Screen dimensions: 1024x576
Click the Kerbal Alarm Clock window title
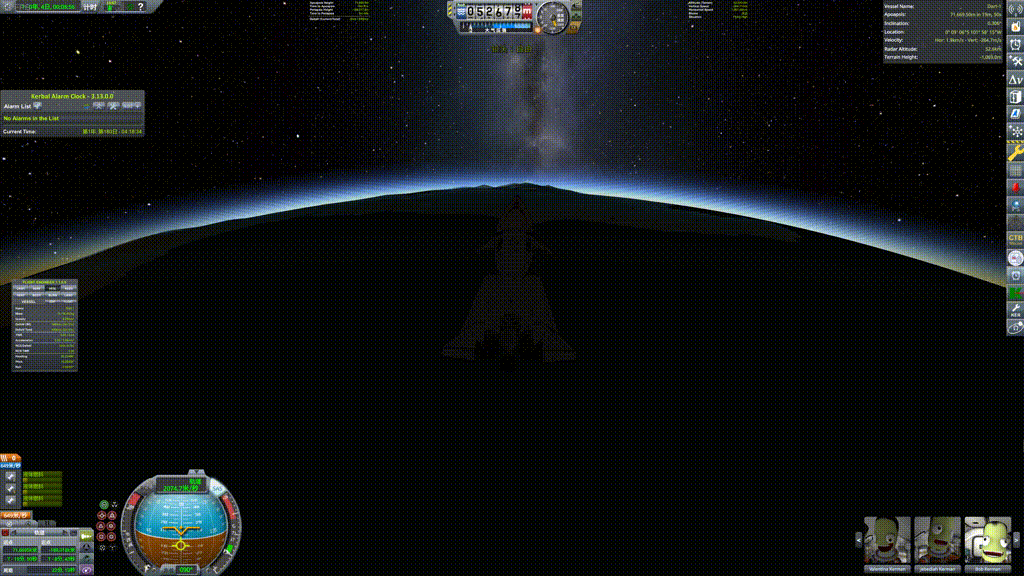72,96
